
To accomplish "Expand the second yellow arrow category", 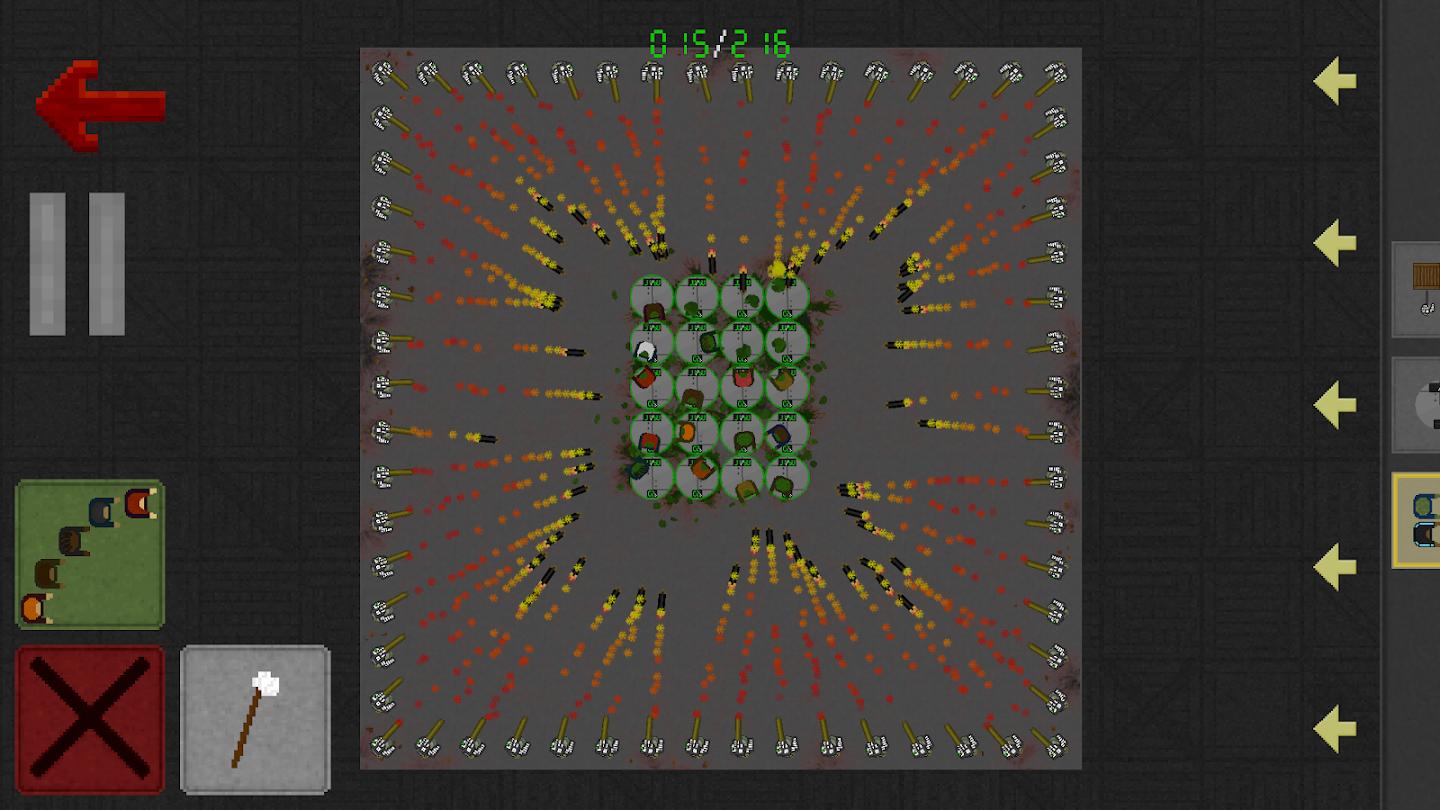I will pos(1331,243).
